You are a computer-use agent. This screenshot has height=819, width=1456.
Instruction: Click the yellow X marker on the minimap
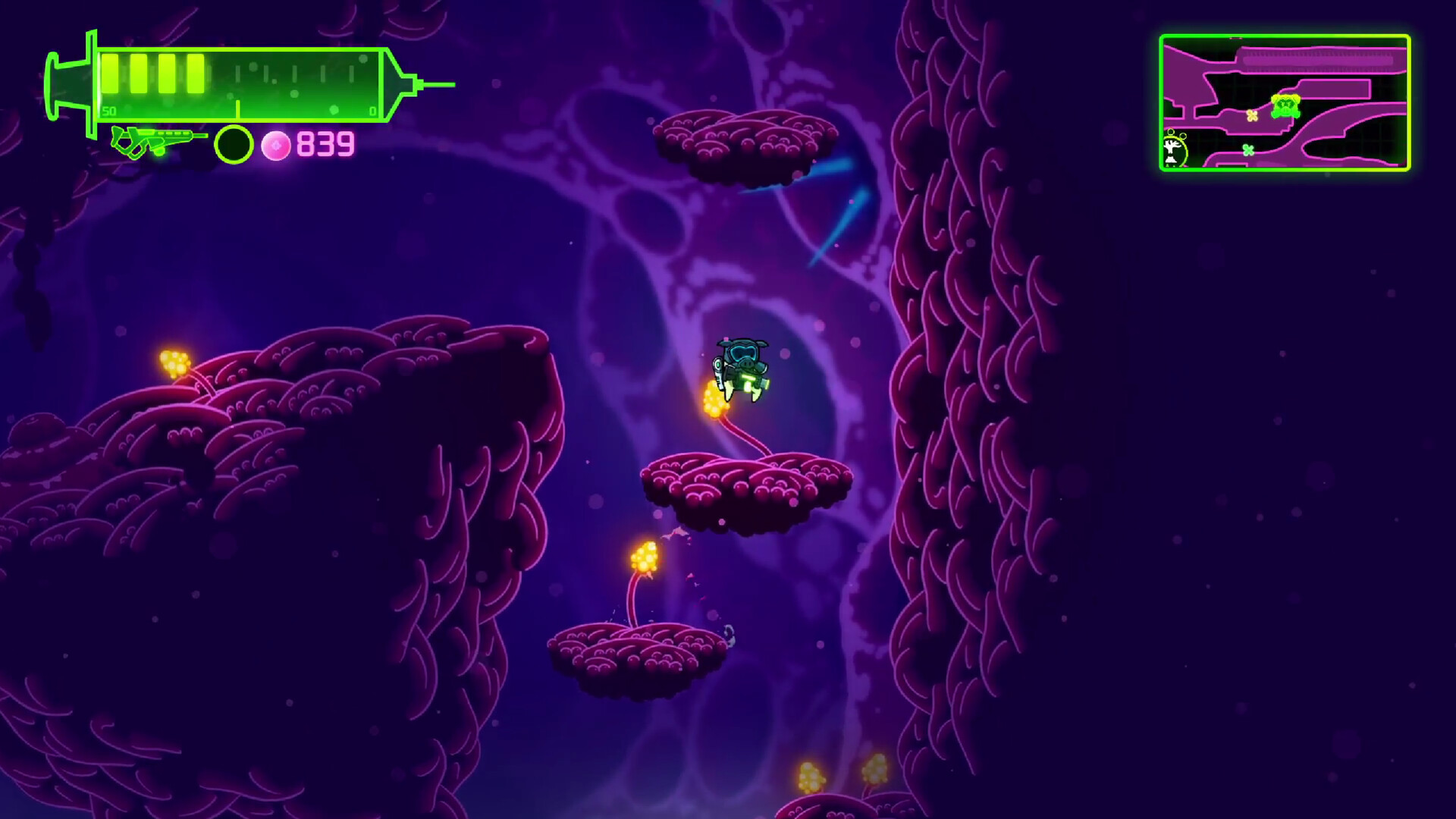pyautogui.click(x=1252, y=117)
